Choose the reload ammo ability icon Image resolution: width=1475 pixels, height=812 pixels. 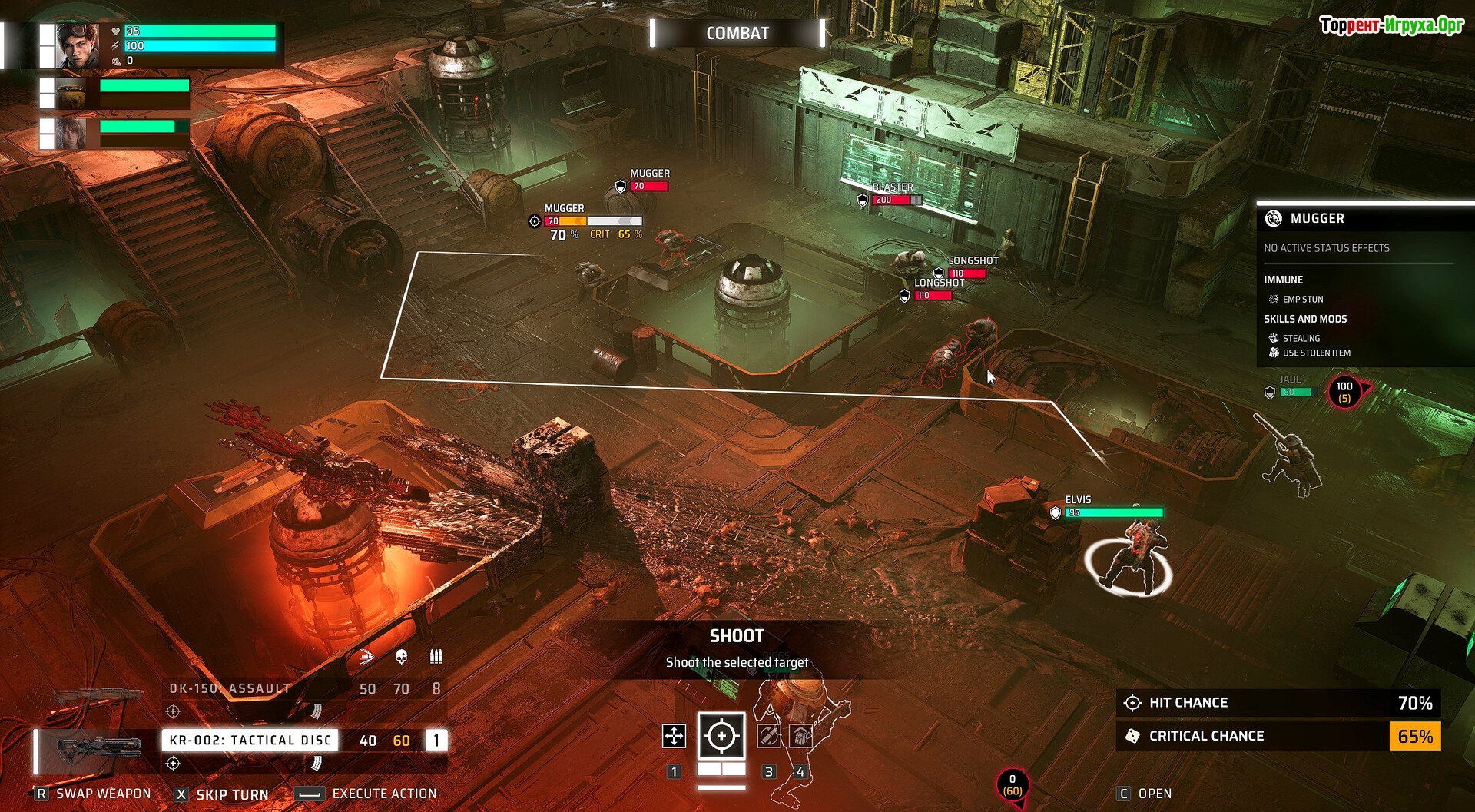click(x=768, y=736)
